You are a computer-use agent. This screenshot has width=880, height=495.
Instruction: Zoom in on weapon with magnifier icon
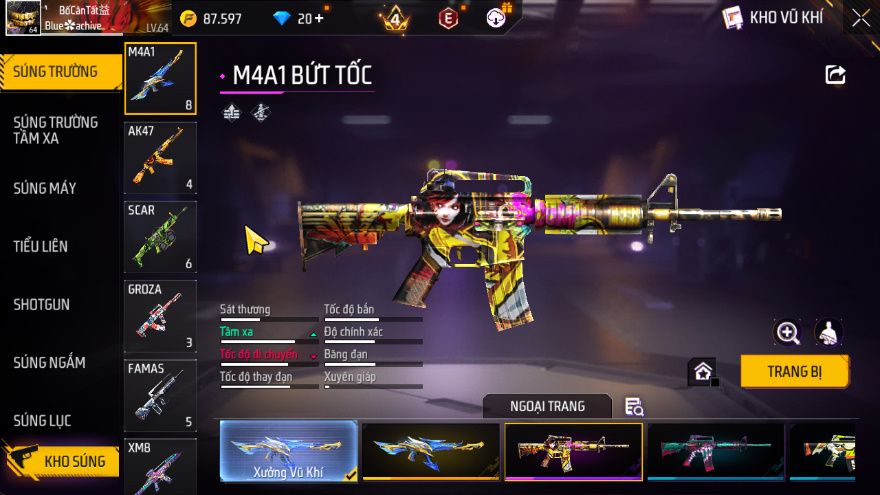pos(788,333)
